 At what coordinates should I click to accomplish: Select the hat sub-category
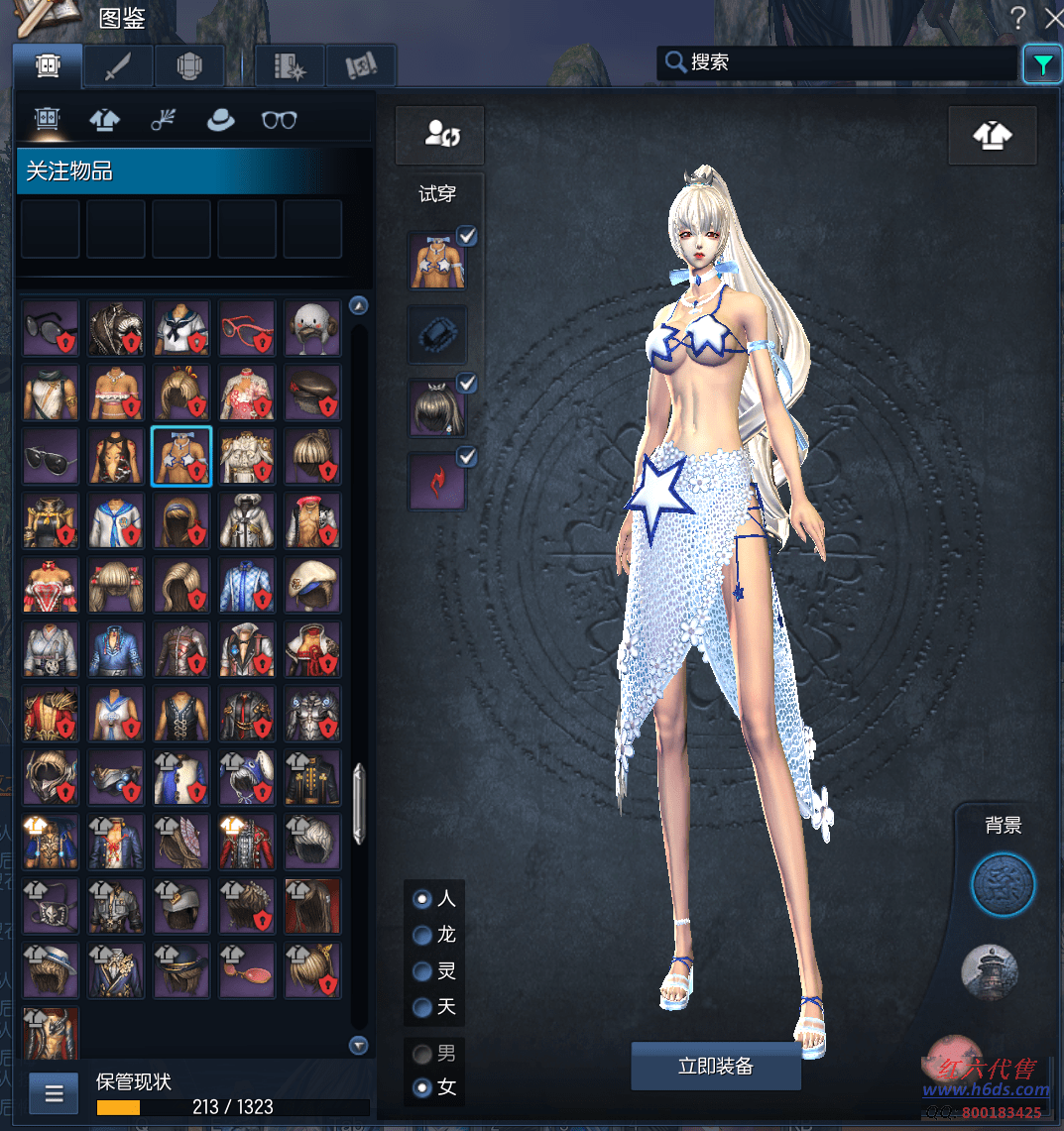click(x=220, y=120)
